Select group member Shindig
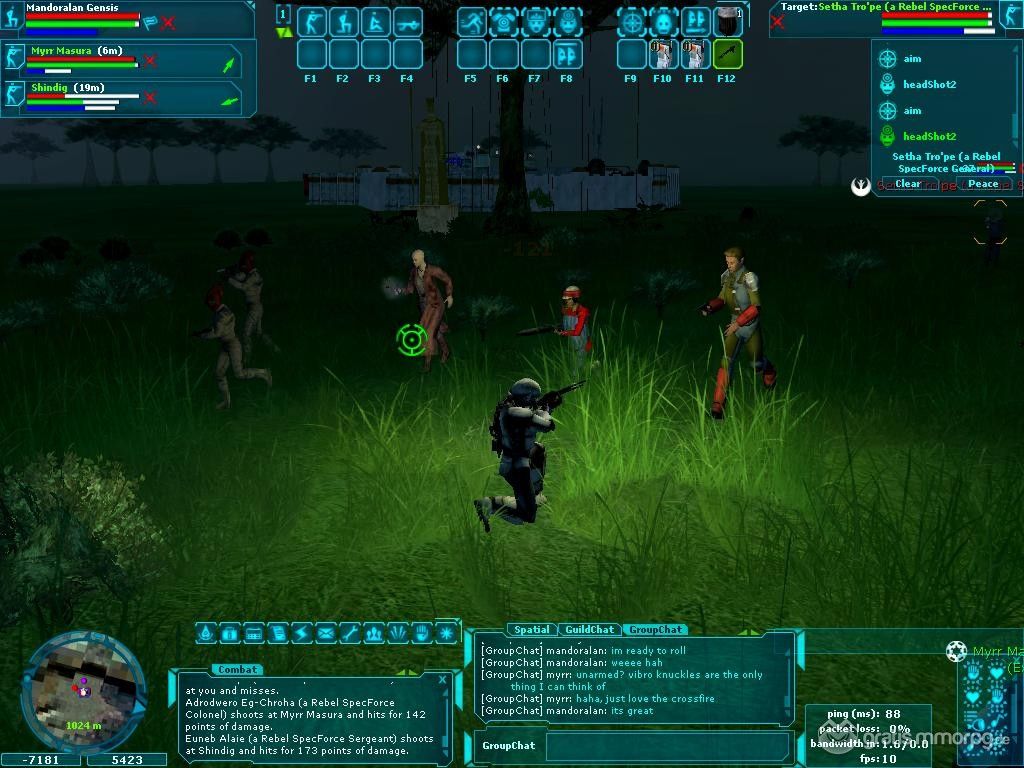The width and height of the screenshot is (1024, 768). pyautogui.click(x=52, y=88)
